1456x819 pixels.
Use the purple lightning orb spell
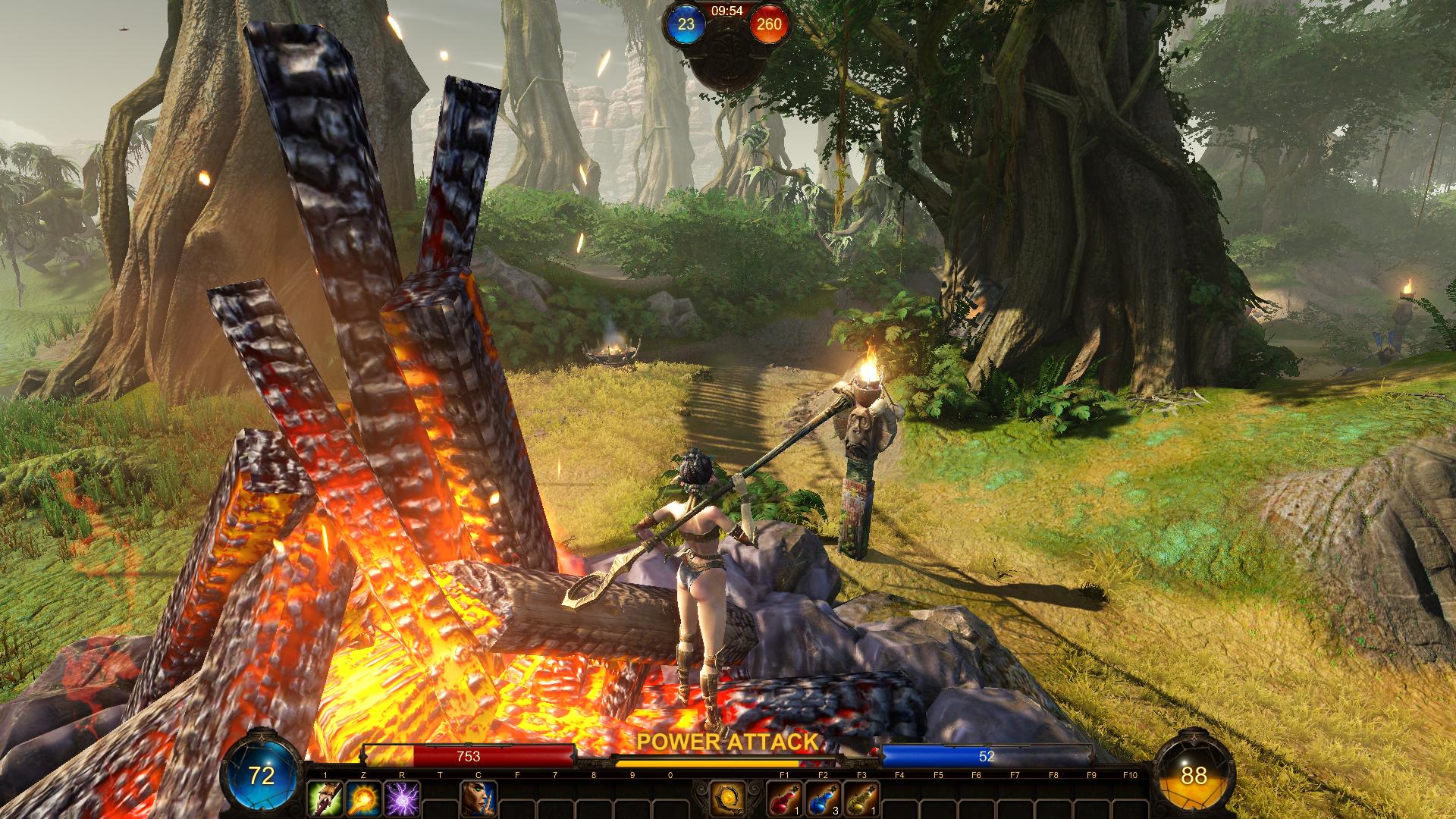(402, 800)
